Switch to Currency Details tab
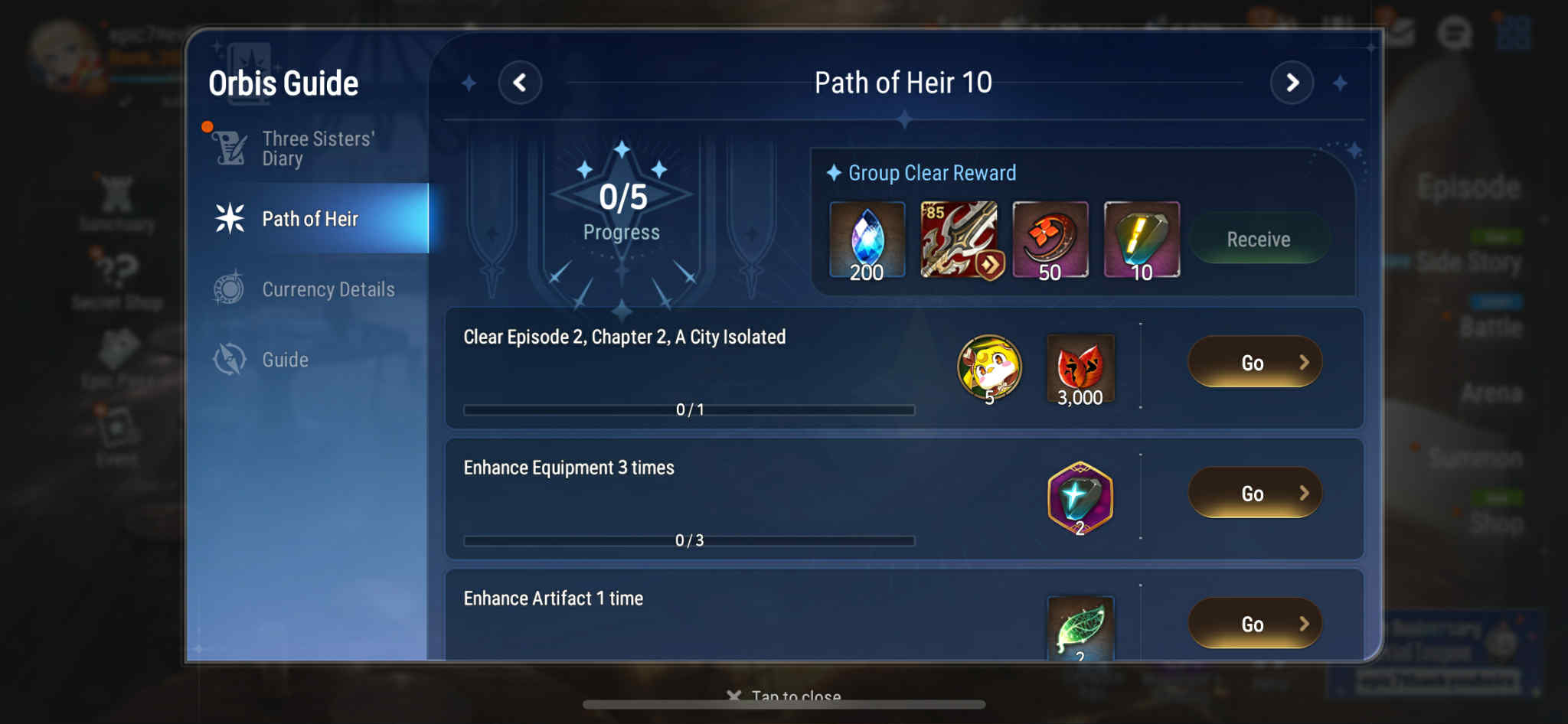This screenshot has width=1568, height=724. click(328, 289)
